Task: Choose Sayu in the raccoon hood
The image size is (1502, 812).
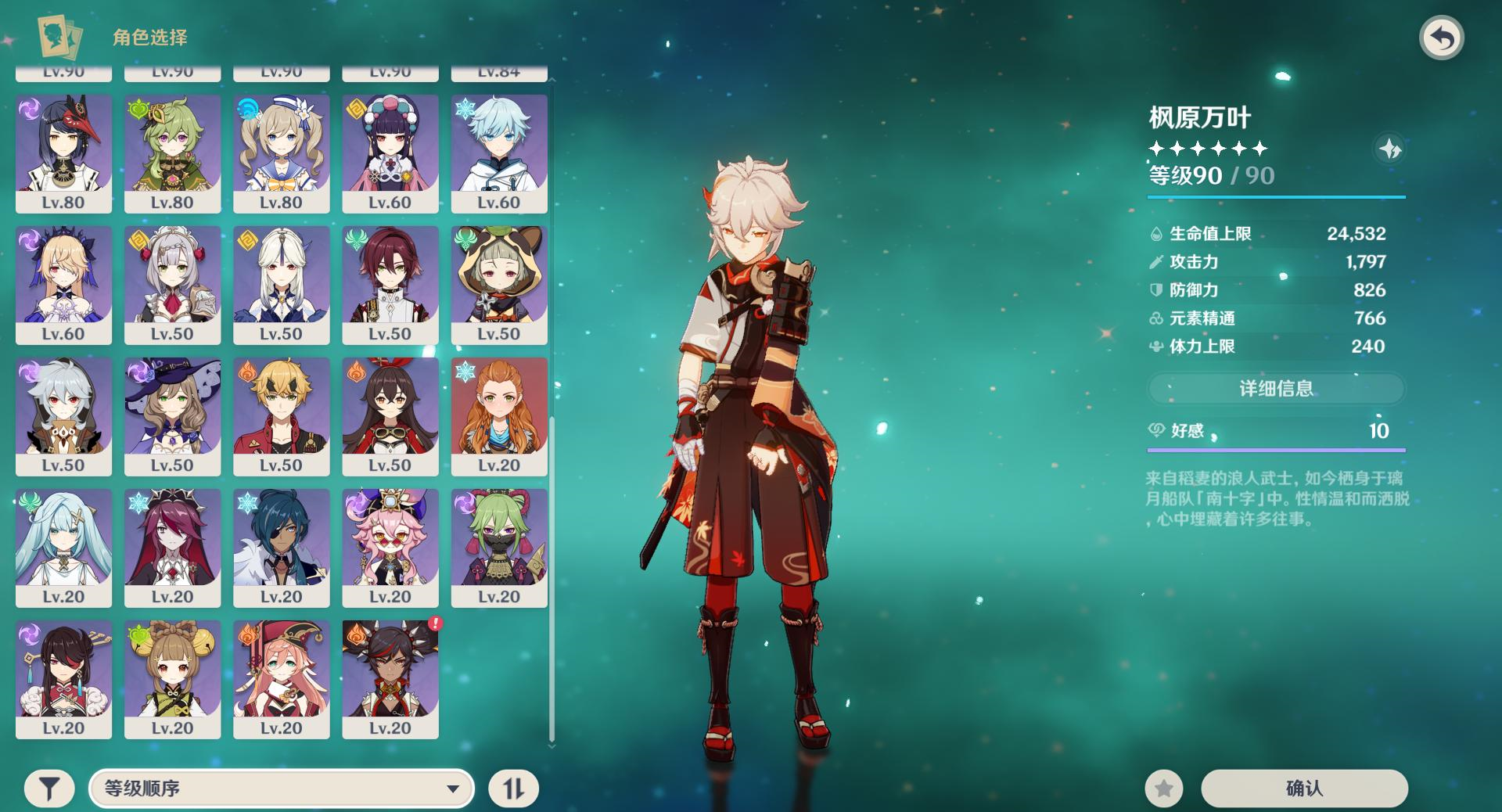Action: [499, 285]
